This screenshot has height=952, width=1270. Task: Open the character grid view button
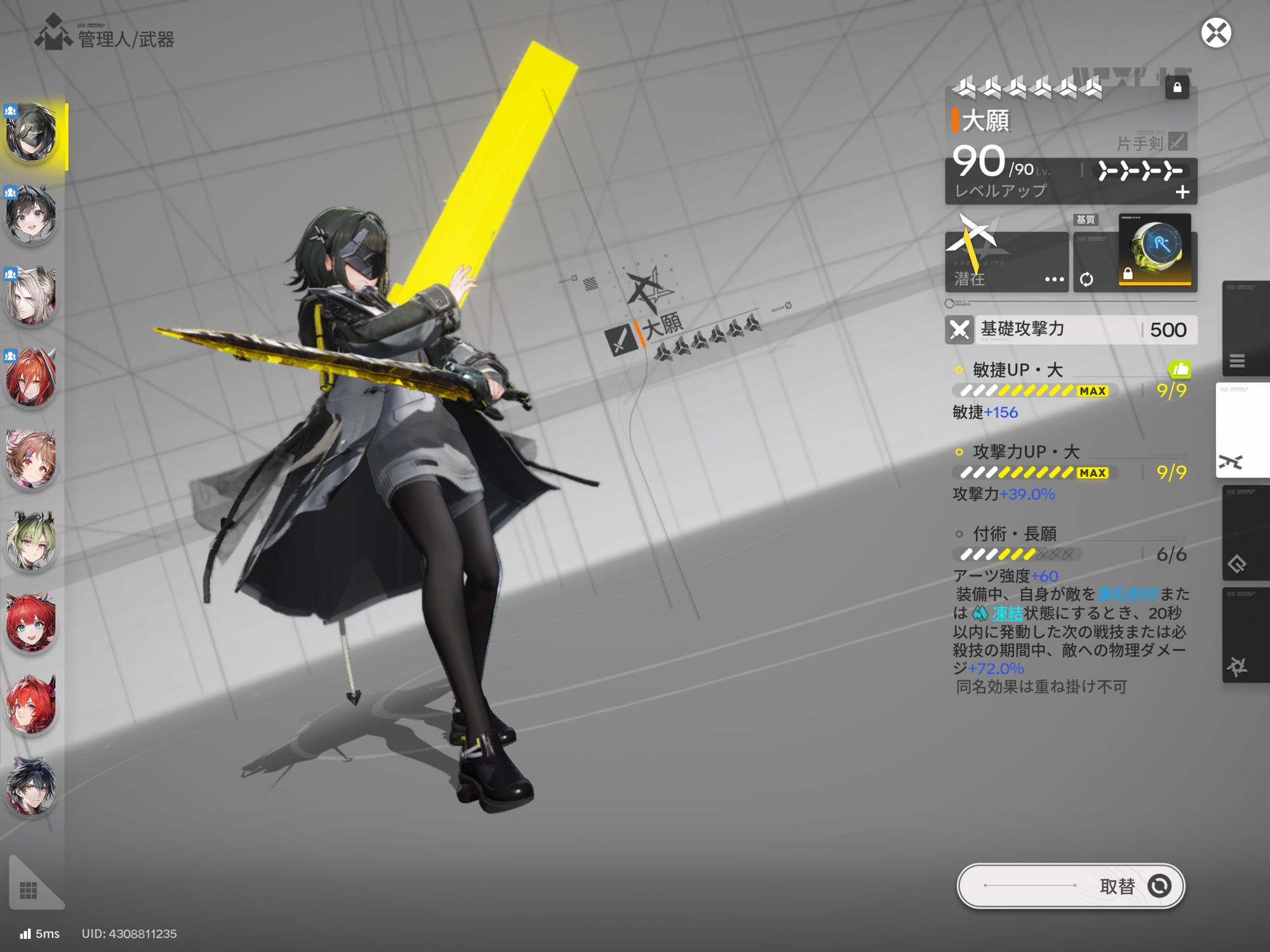29,890
